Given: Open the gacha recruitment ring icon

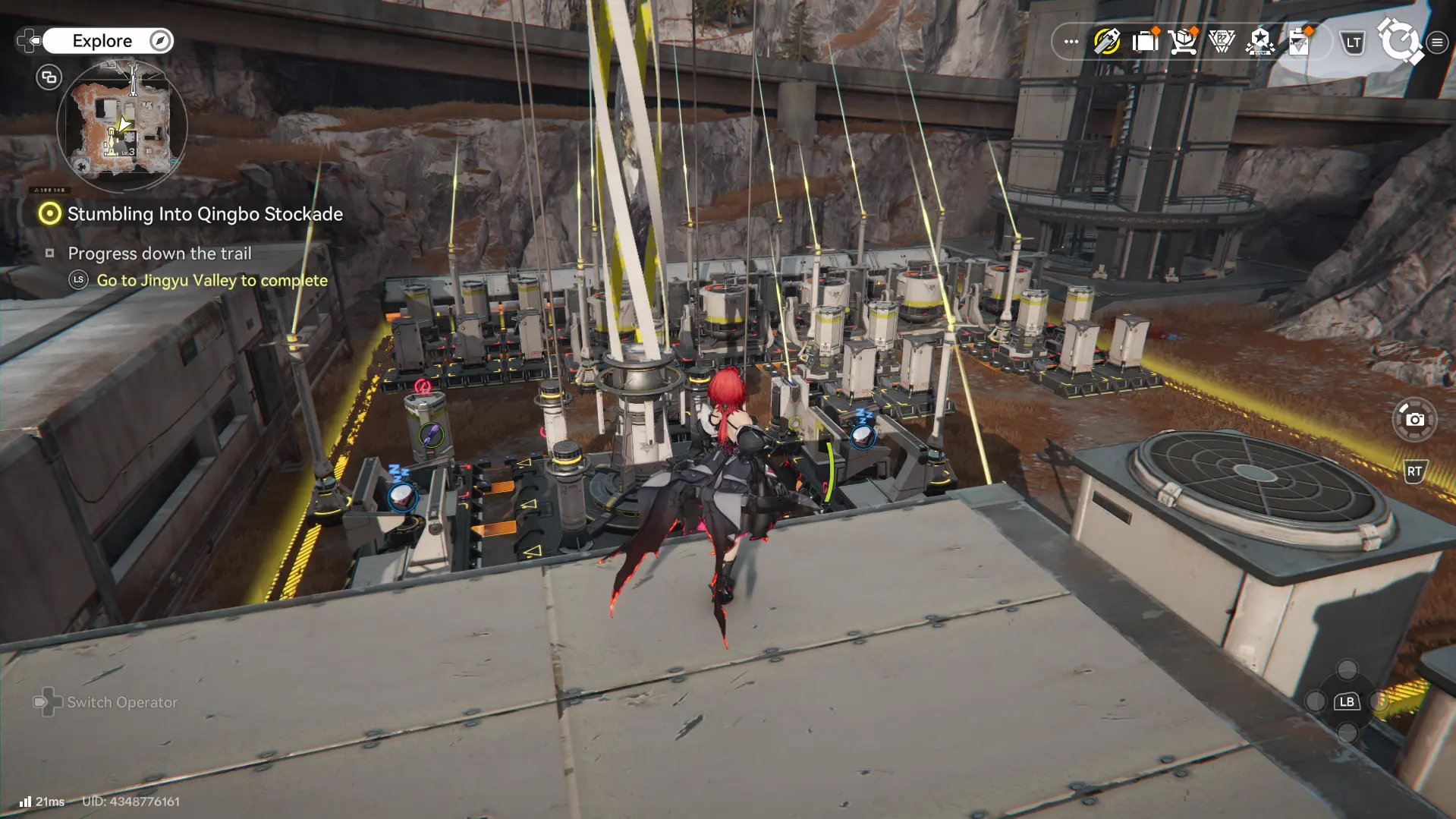Looking at the screenshot, I should (x=1401, y=42).
